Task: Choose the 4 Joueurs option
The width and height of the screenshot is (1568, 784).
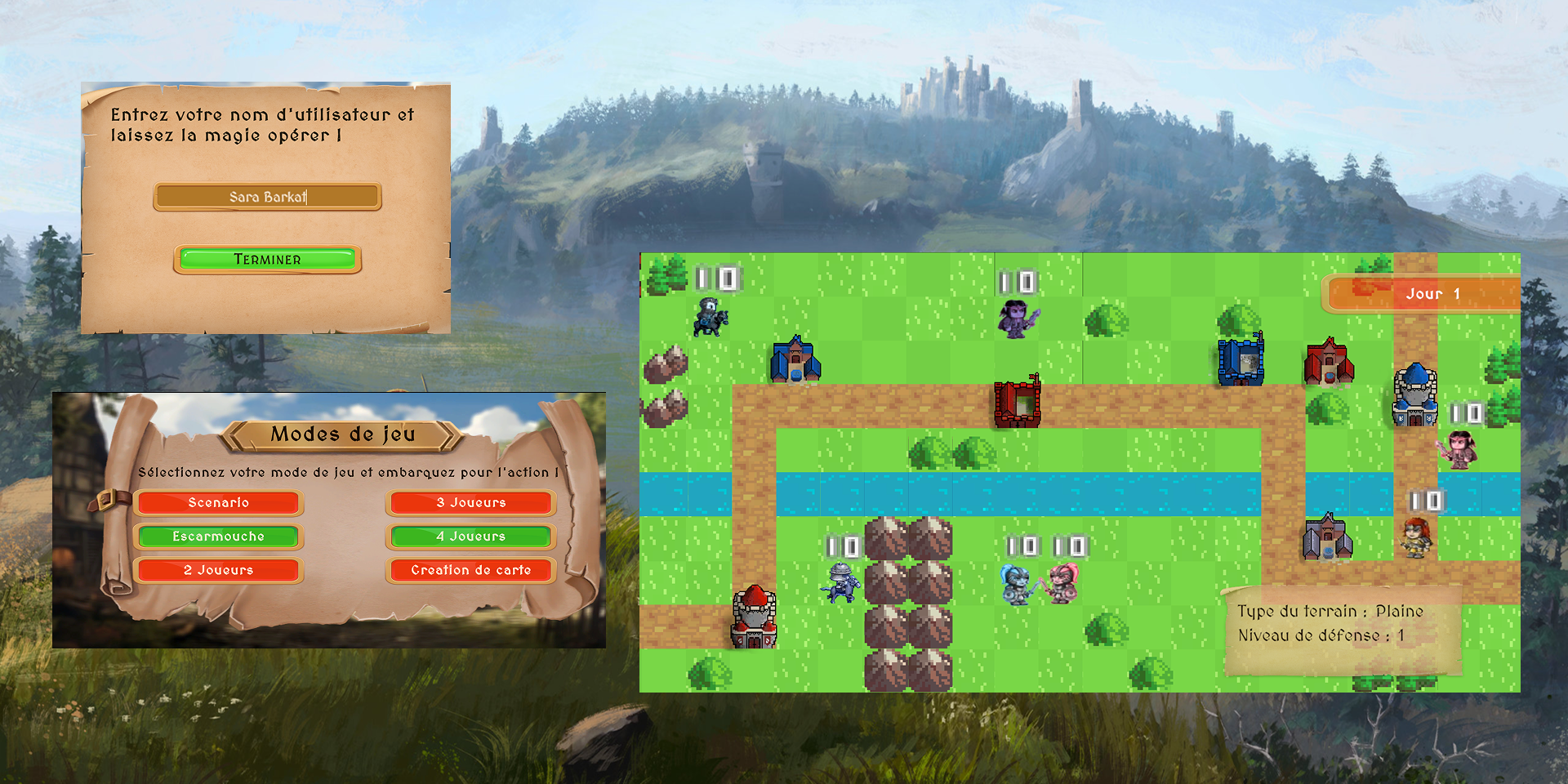Action: tap(470, 537)
